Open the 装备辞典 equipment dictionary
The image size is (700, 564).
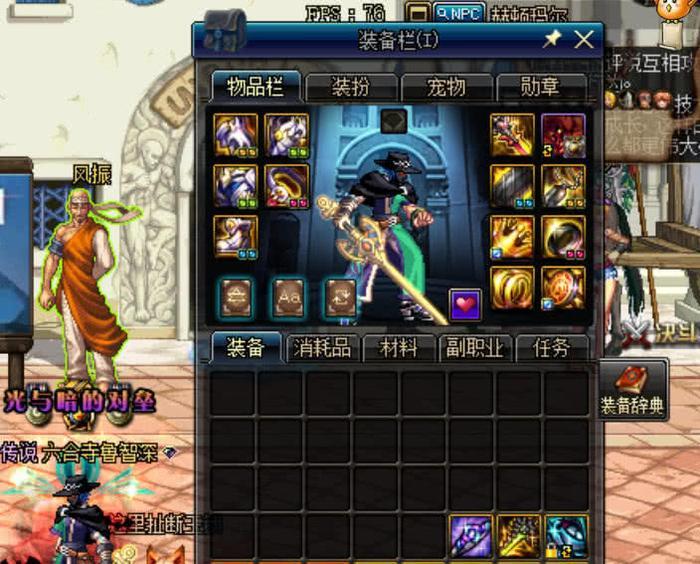click(x=631, y=389)
